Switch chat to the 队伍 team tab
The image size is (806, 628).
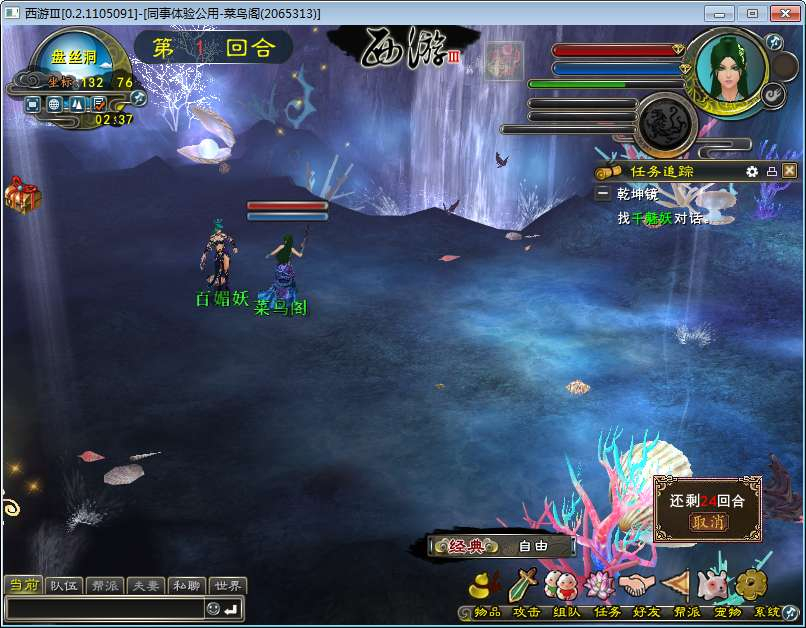click(64, 586)
